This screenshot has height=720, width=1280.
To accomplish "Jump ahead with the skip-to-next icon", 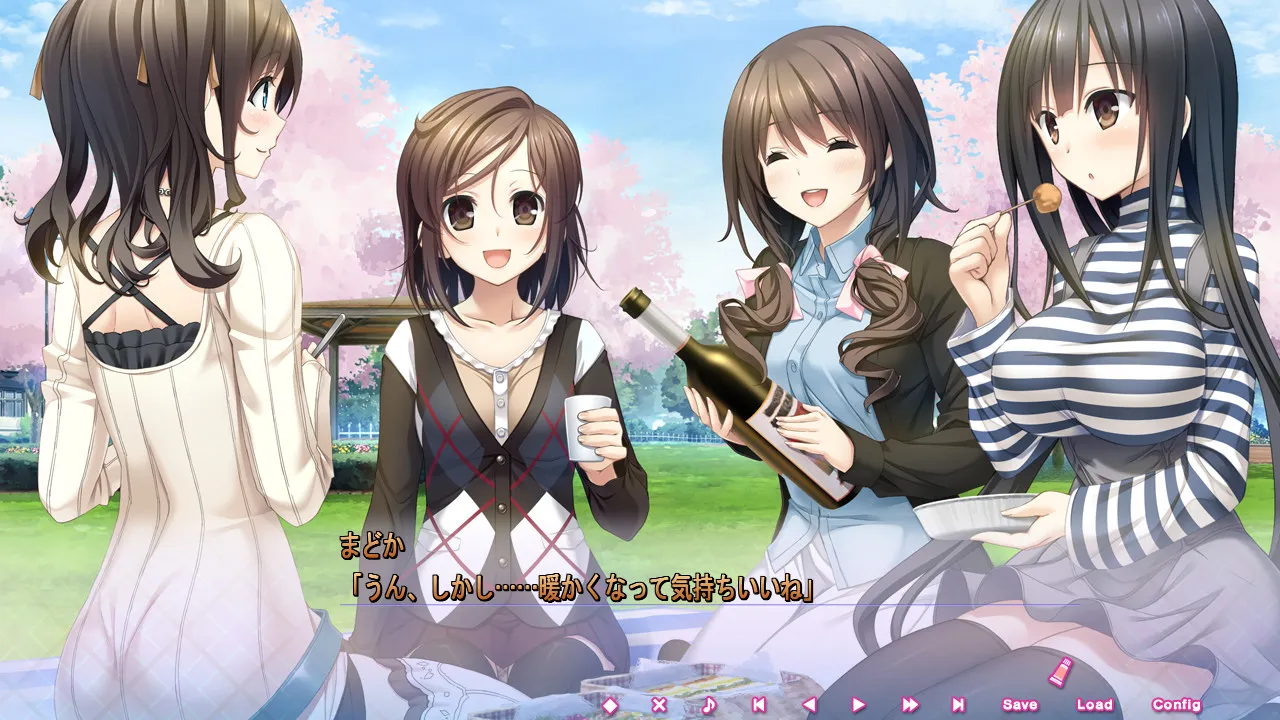I will click(x=958, y=705).
